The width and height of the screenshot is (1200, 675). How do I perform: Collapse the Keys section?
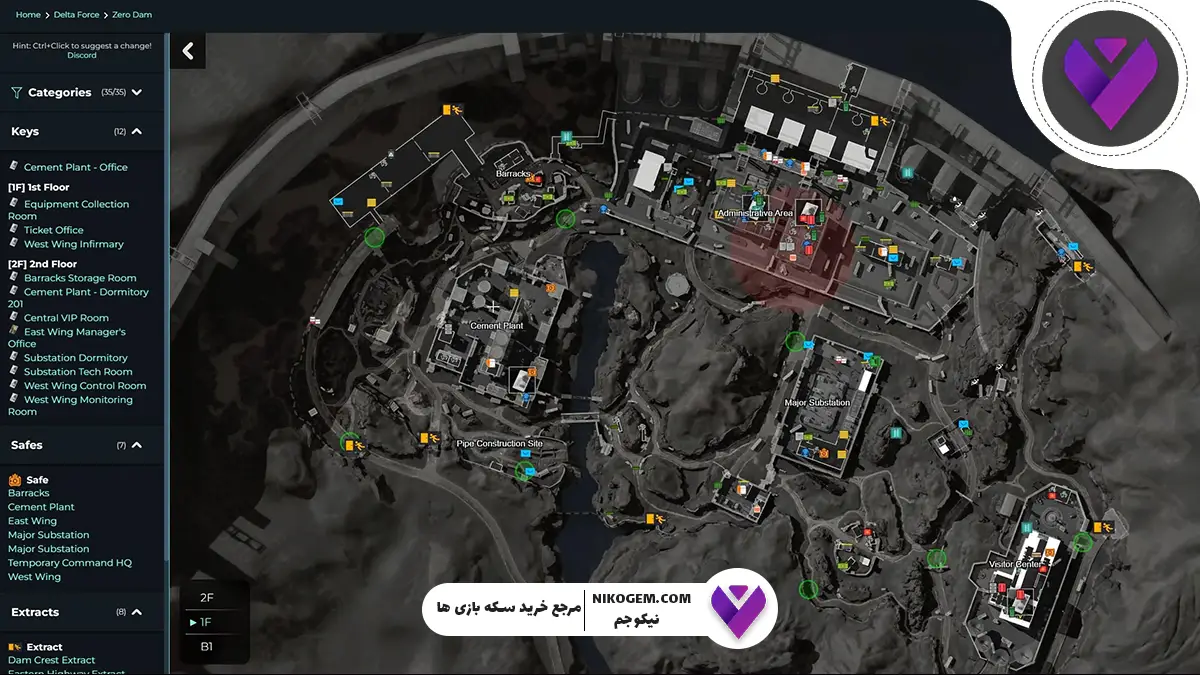(137, 131)
